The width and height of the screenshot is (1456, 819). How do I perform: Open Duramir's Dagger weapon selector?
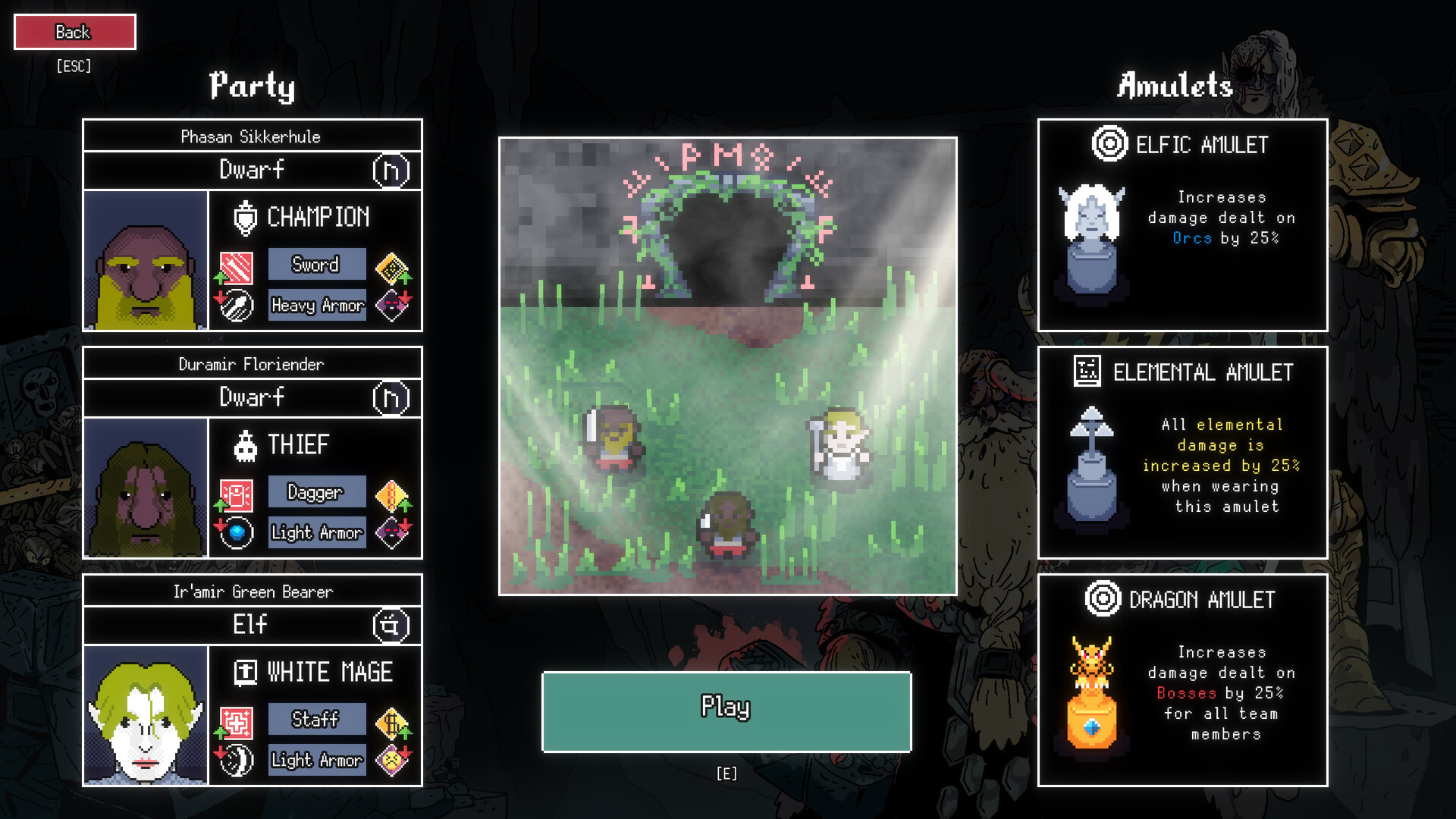click(x=316, y=492)
